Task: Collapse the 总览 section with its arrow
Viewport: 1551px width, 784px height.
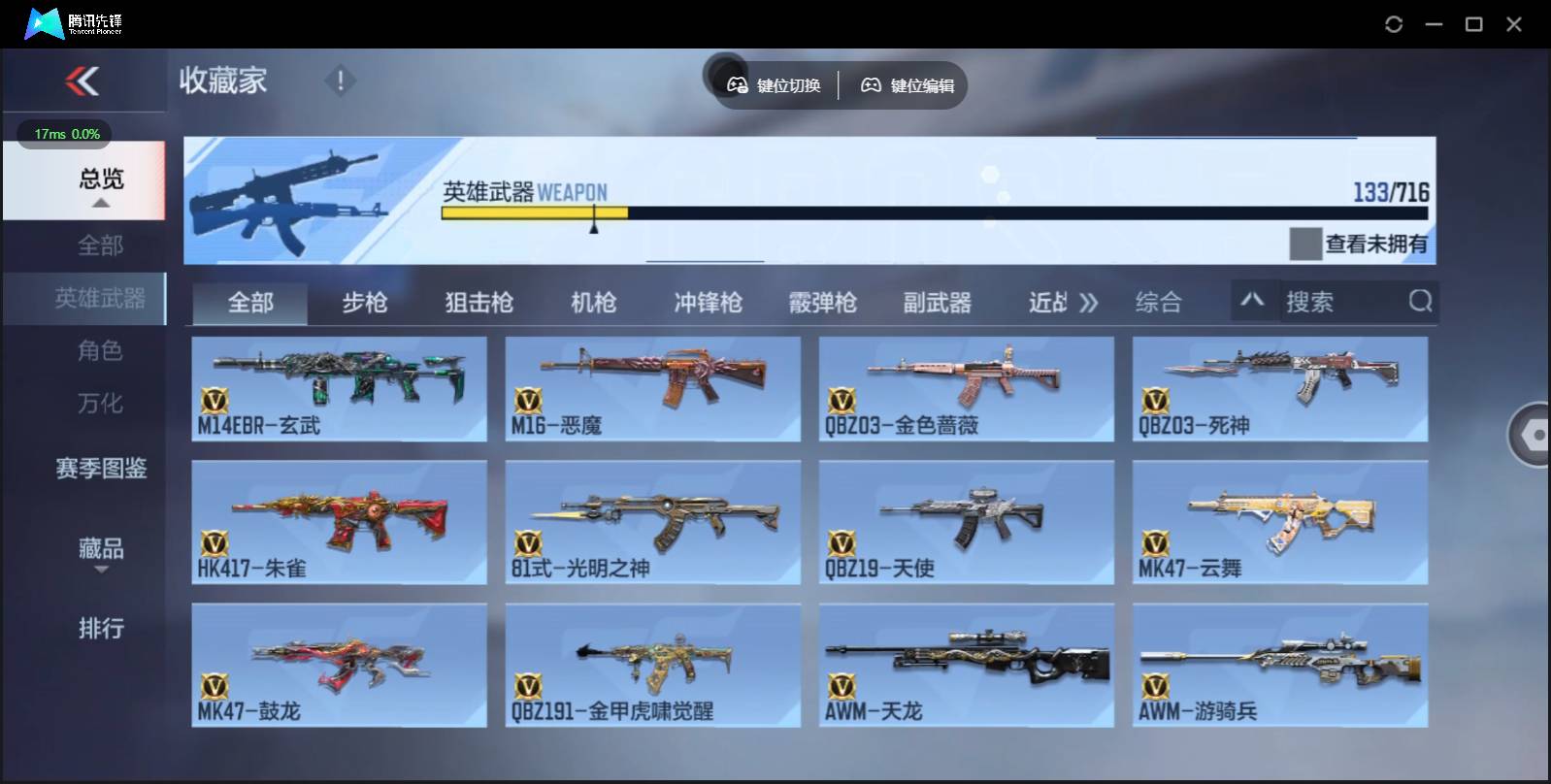Action: coord(100,203)
